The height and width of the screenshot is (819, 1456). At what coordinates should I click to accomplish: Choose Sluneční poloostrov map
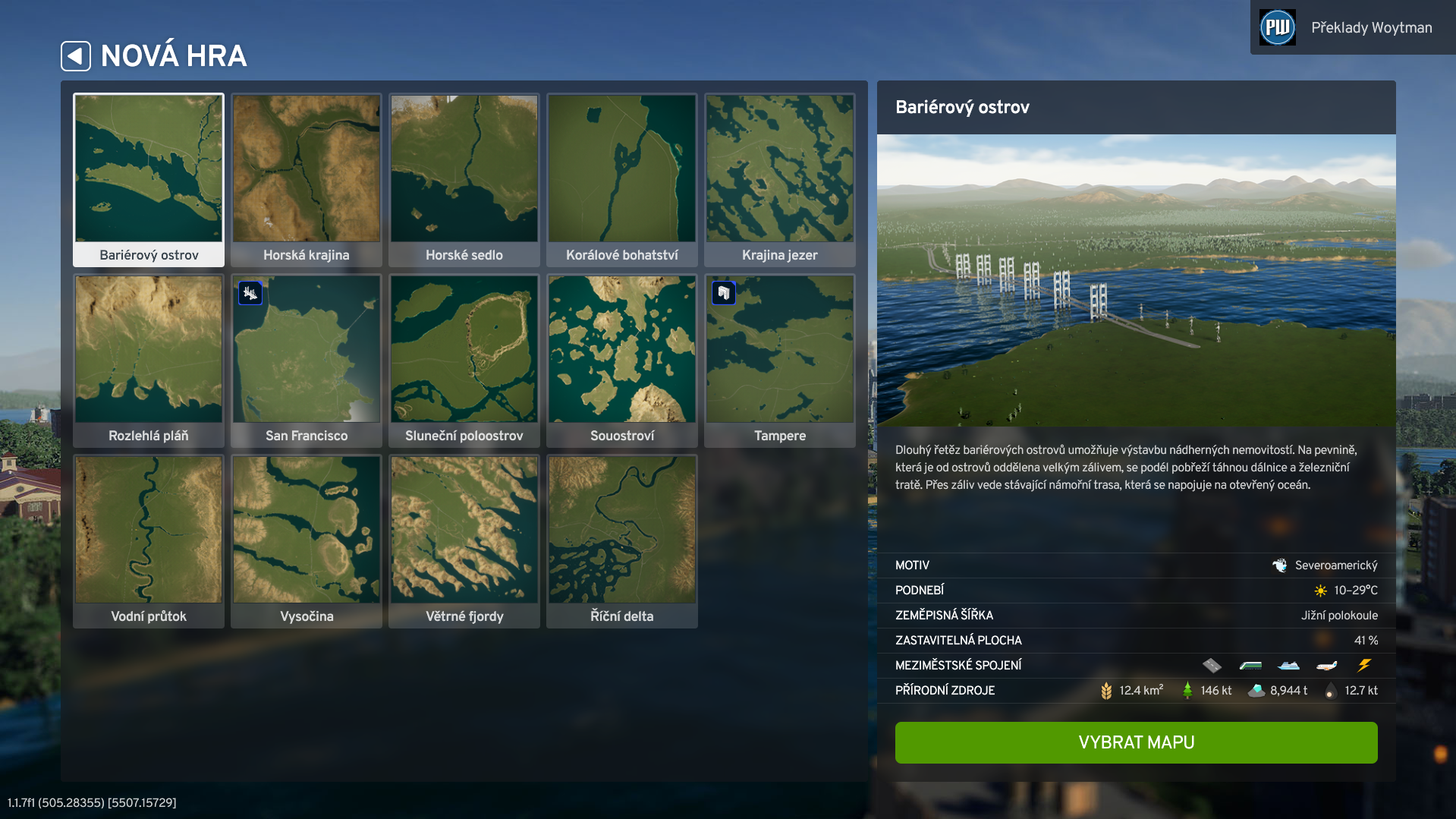[464, 360]
